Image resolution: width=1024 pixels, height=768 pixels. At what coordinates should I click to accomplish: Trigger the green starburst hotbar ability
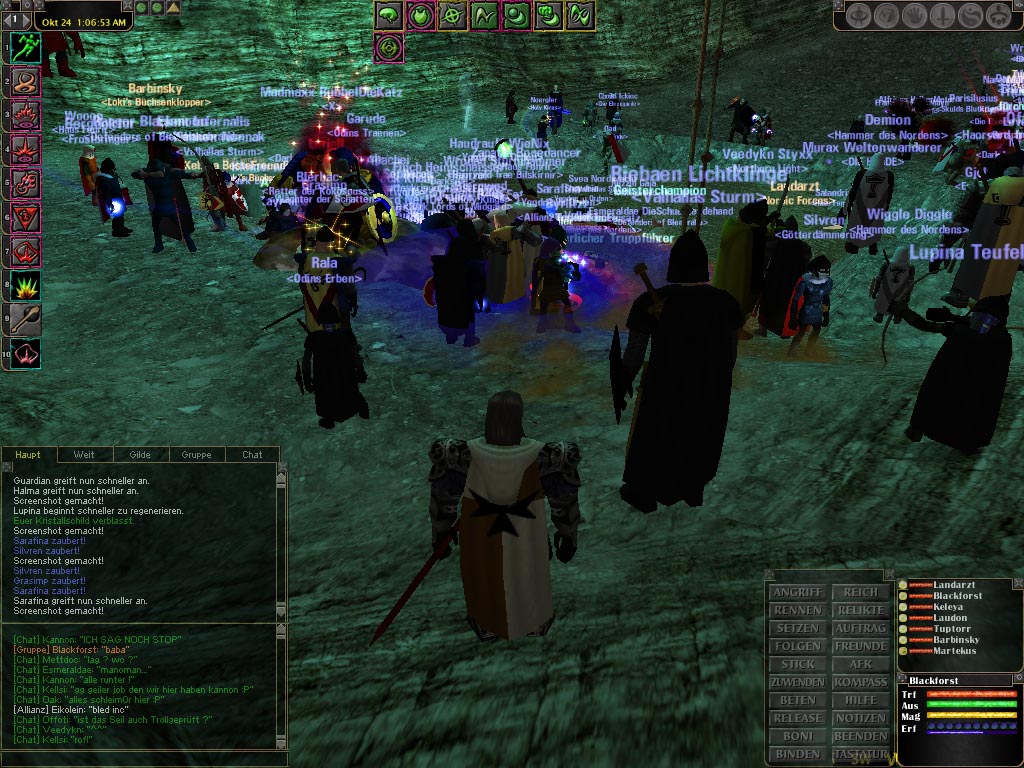click(26, 286)
